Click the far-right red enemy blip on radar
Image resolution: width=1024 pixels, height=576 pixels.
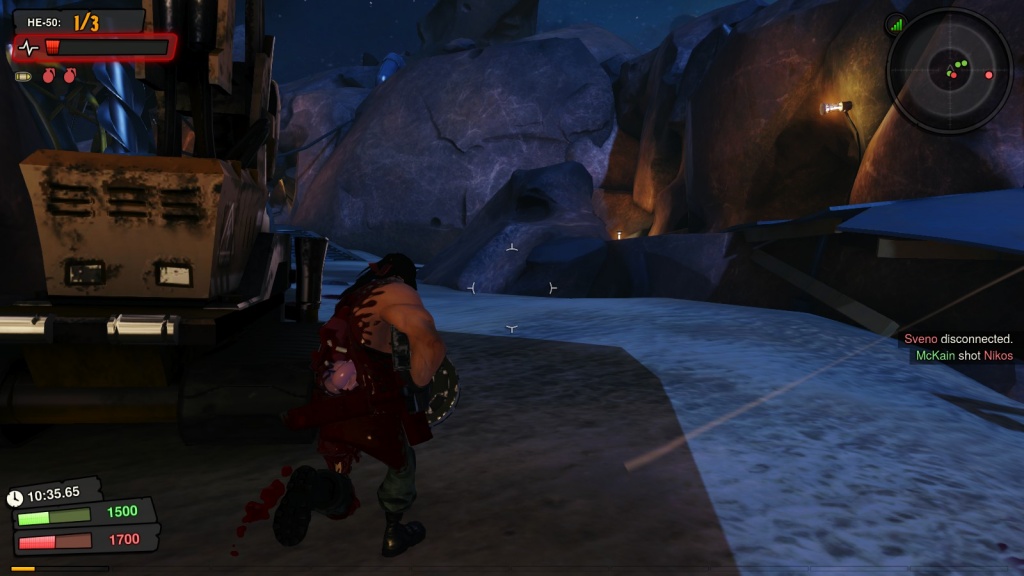[x=989, y=75]
